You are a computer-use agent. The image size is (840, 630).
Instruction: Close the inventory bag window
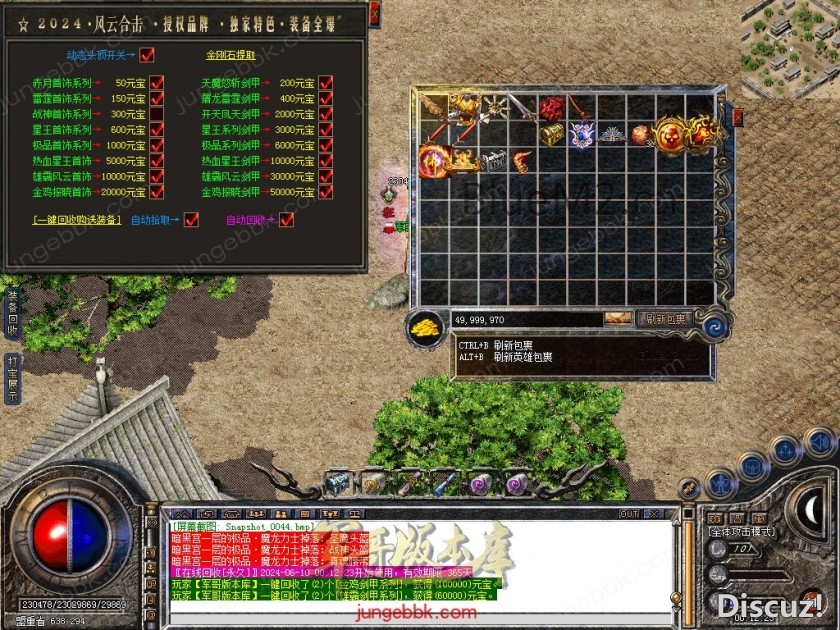click(x=738, y=116)
